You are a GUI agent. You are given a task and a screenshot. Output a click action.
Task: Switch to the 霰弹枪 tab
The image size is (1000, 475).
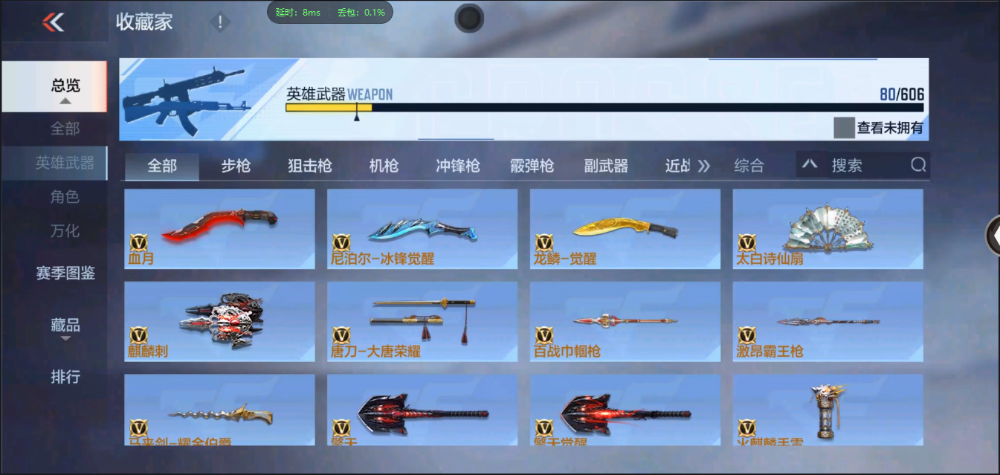[531, 166]
